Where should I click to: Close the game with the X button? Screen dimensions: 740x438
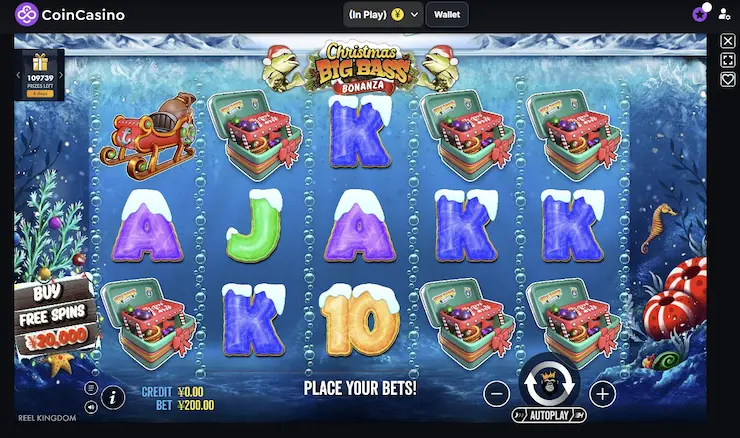tap(728, 41)
